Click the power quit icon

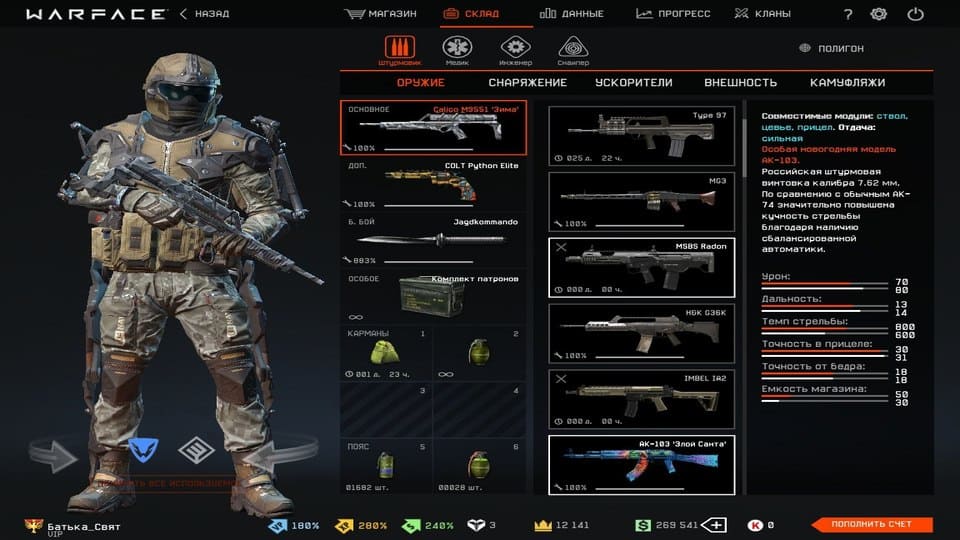pyautogui.click(x=915, y=14)
